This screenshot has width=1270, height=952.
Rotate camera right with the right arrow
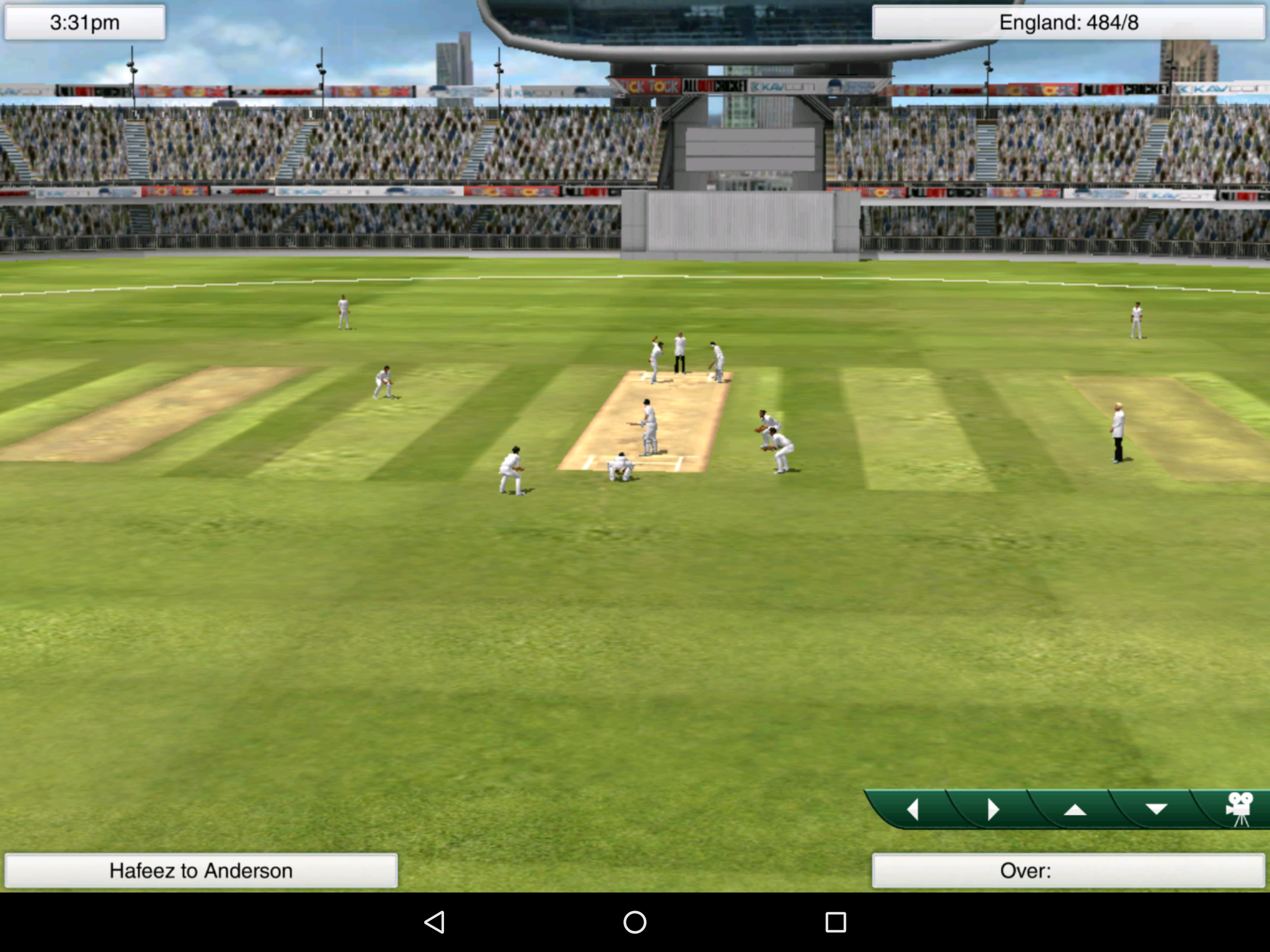pyautogui.click(x=993, y=809)
